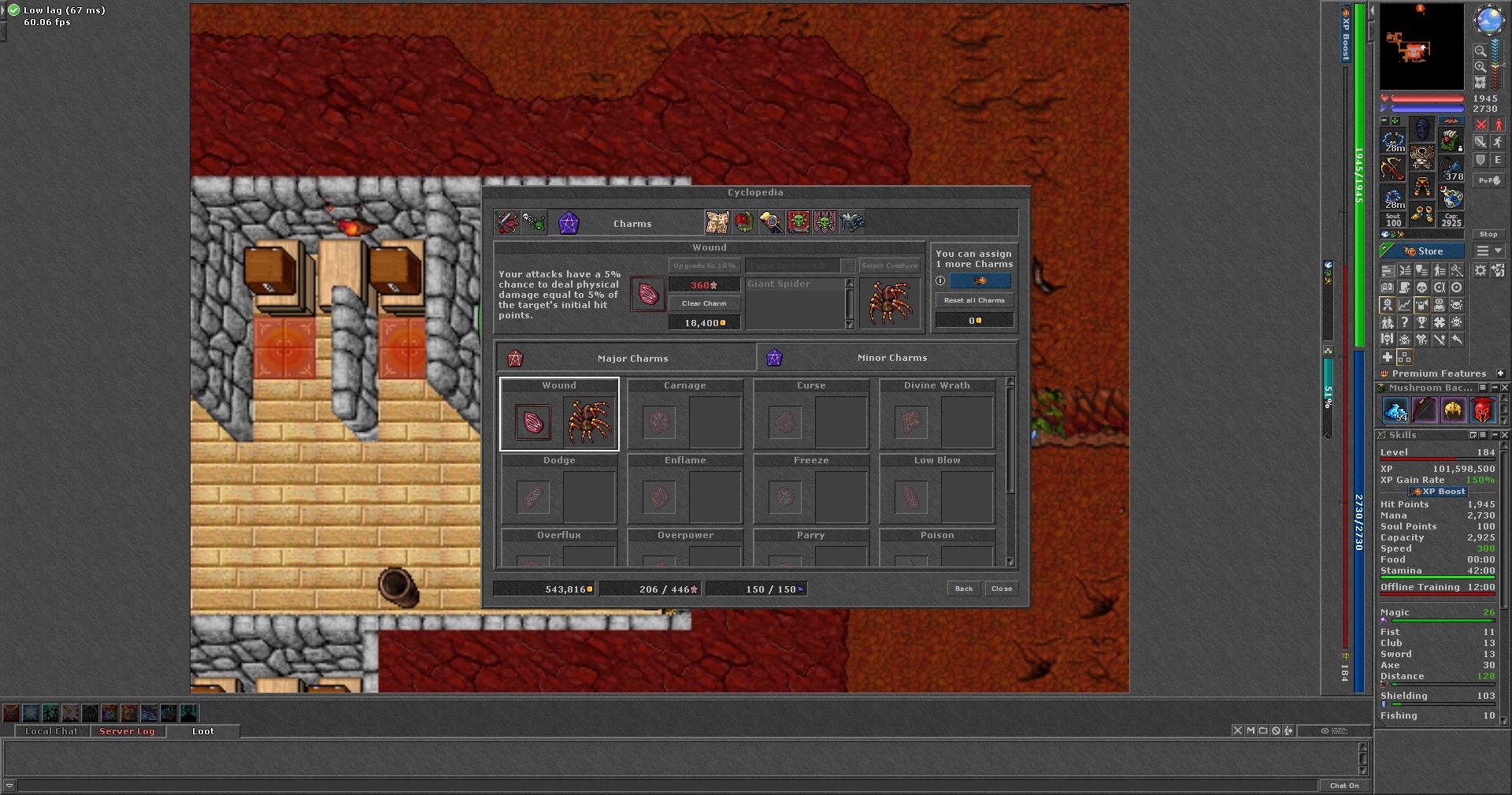Select the Carnage charm tile

685,414
